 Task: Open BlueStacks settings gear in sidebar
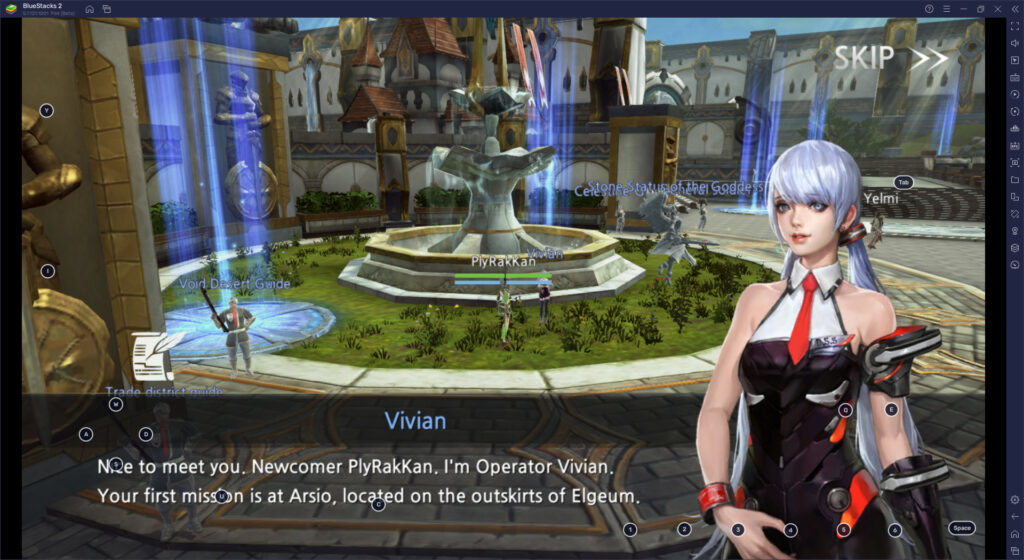click(1014, 499)
